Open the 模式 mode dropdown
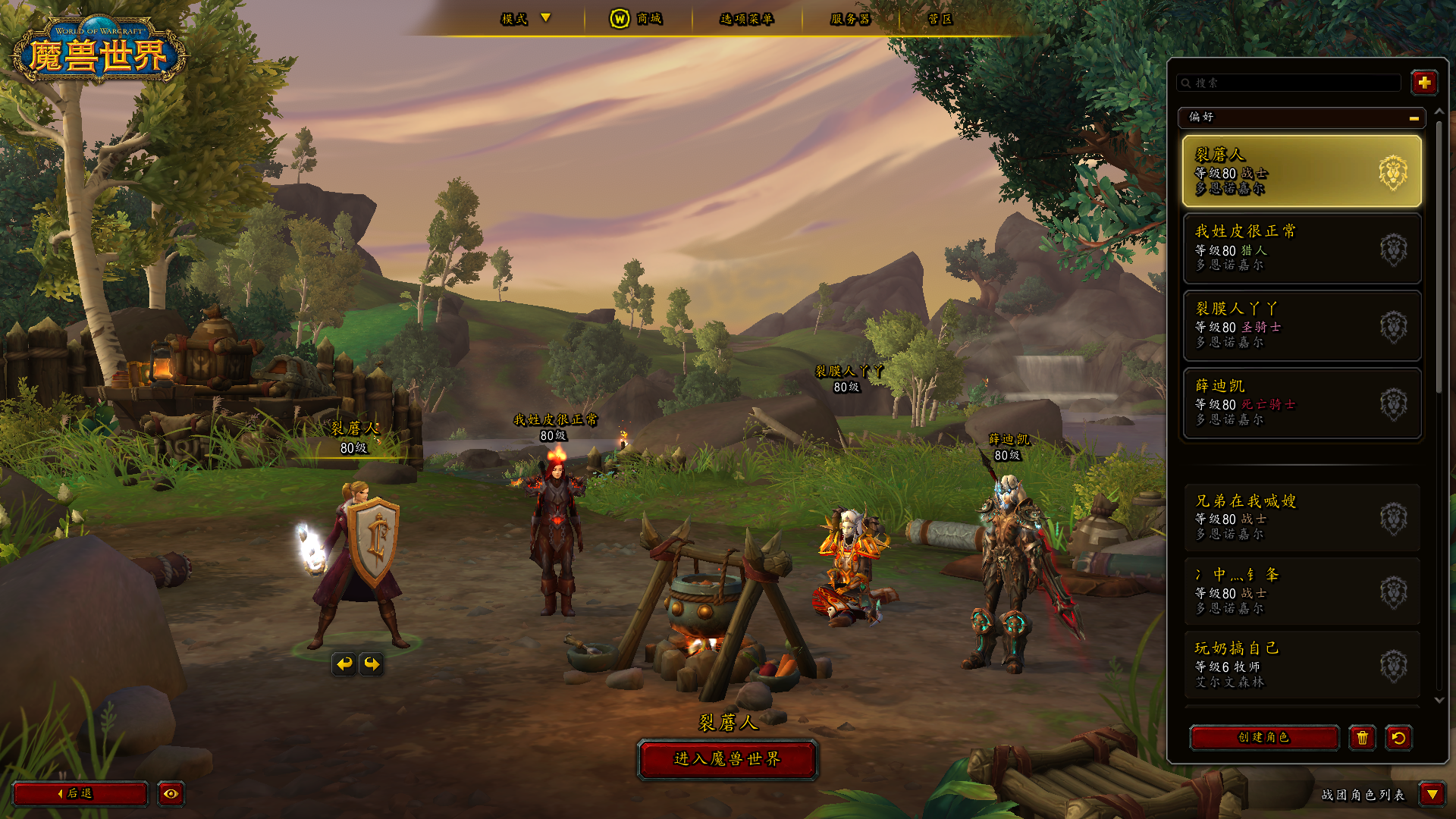Image resolution: width=1456 pixels, height=819 pixels. [x=526, y=19]
